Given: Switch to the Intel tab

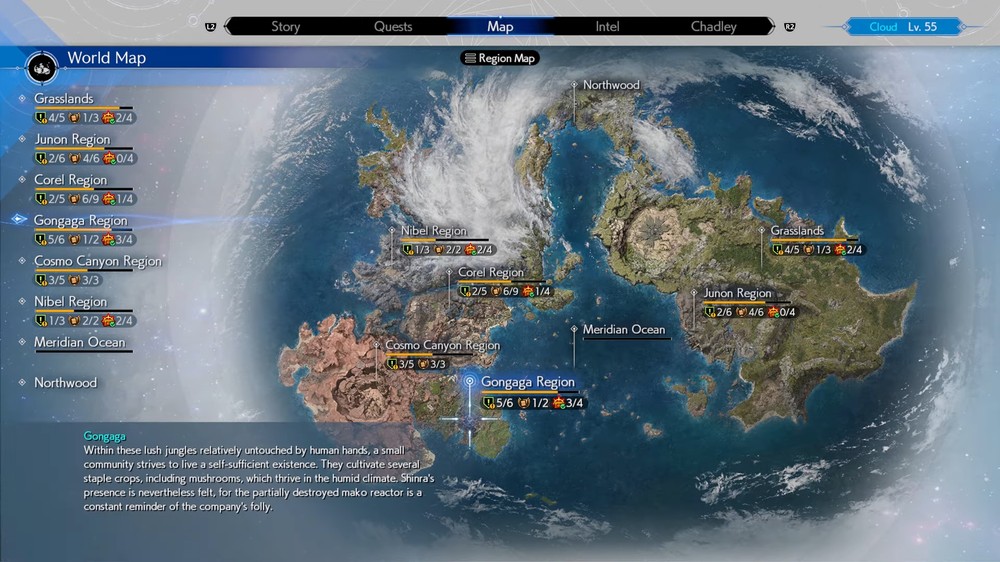Looking at the screenshot, I should [x=607, y=26].
